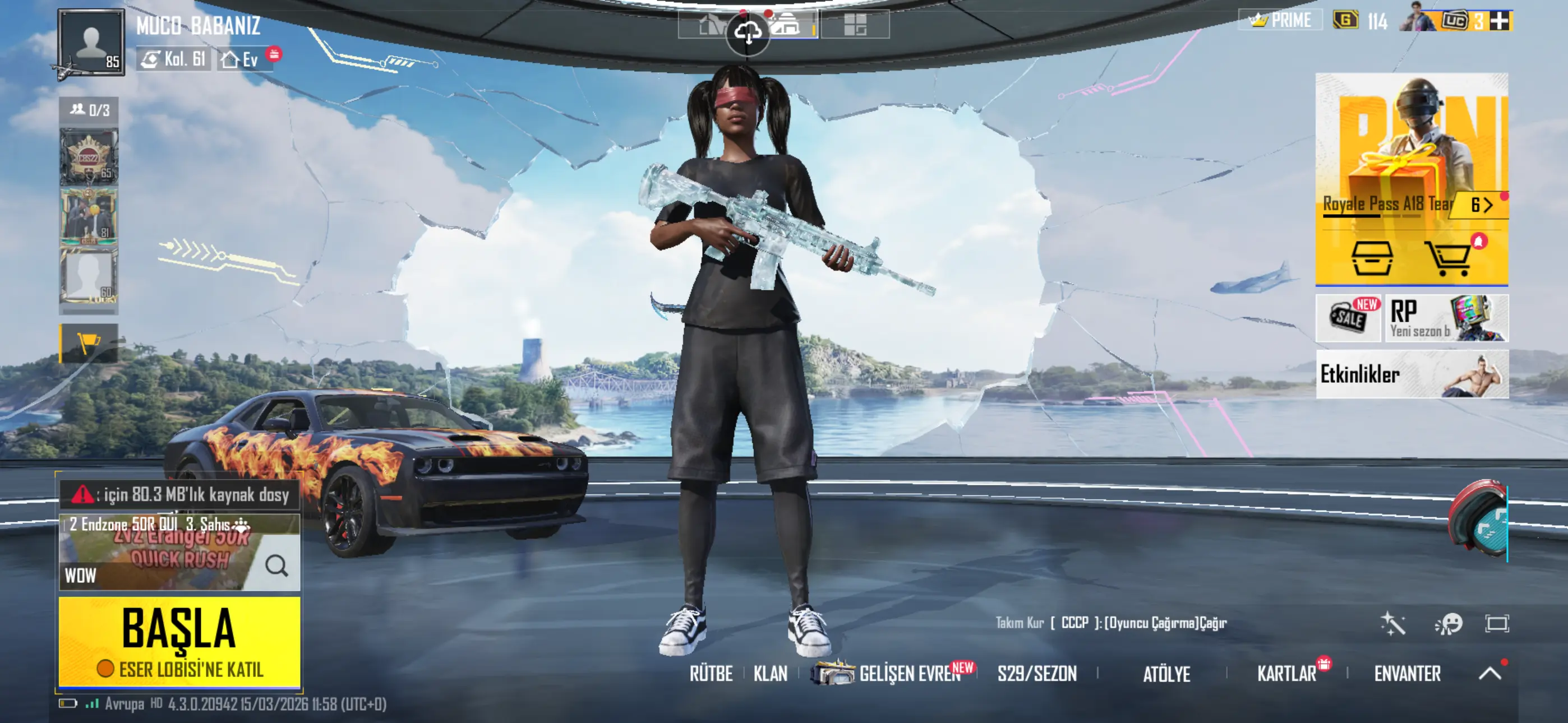
Task: Open Etkinlikler events banner
Action: 1412,374
